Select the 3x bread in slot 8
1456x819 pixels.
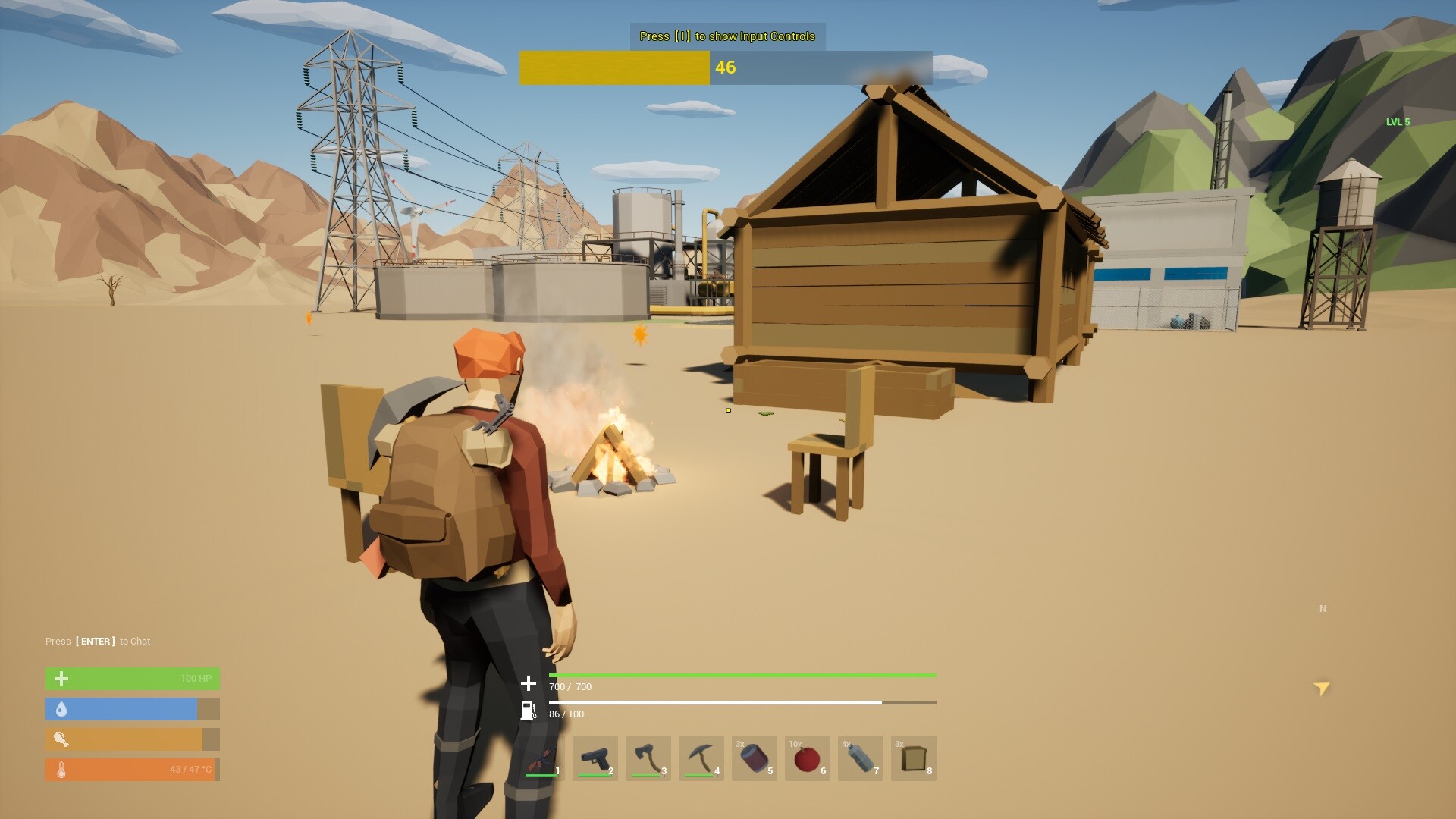click(x=915, y=756)
